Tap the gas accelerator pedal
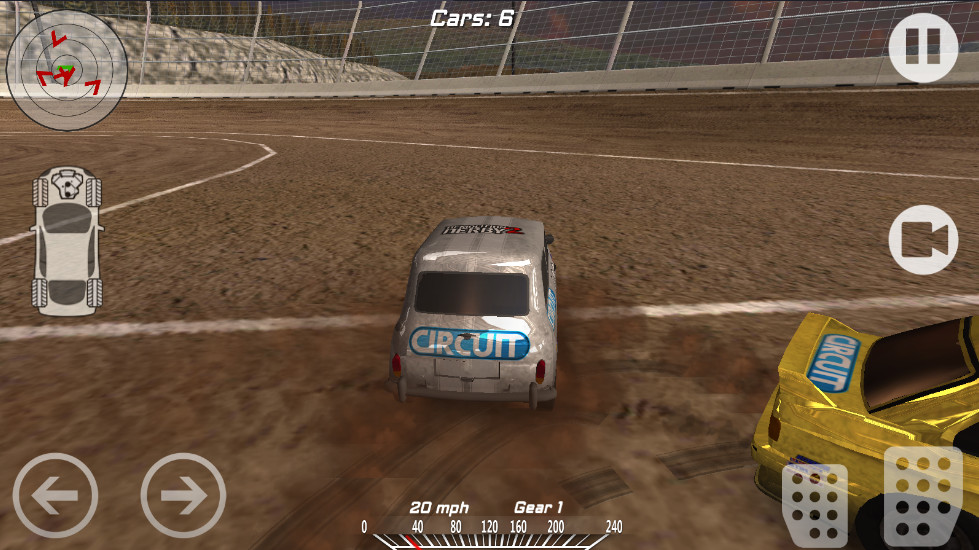The image size is (979, 550). (x=916, y=497)
